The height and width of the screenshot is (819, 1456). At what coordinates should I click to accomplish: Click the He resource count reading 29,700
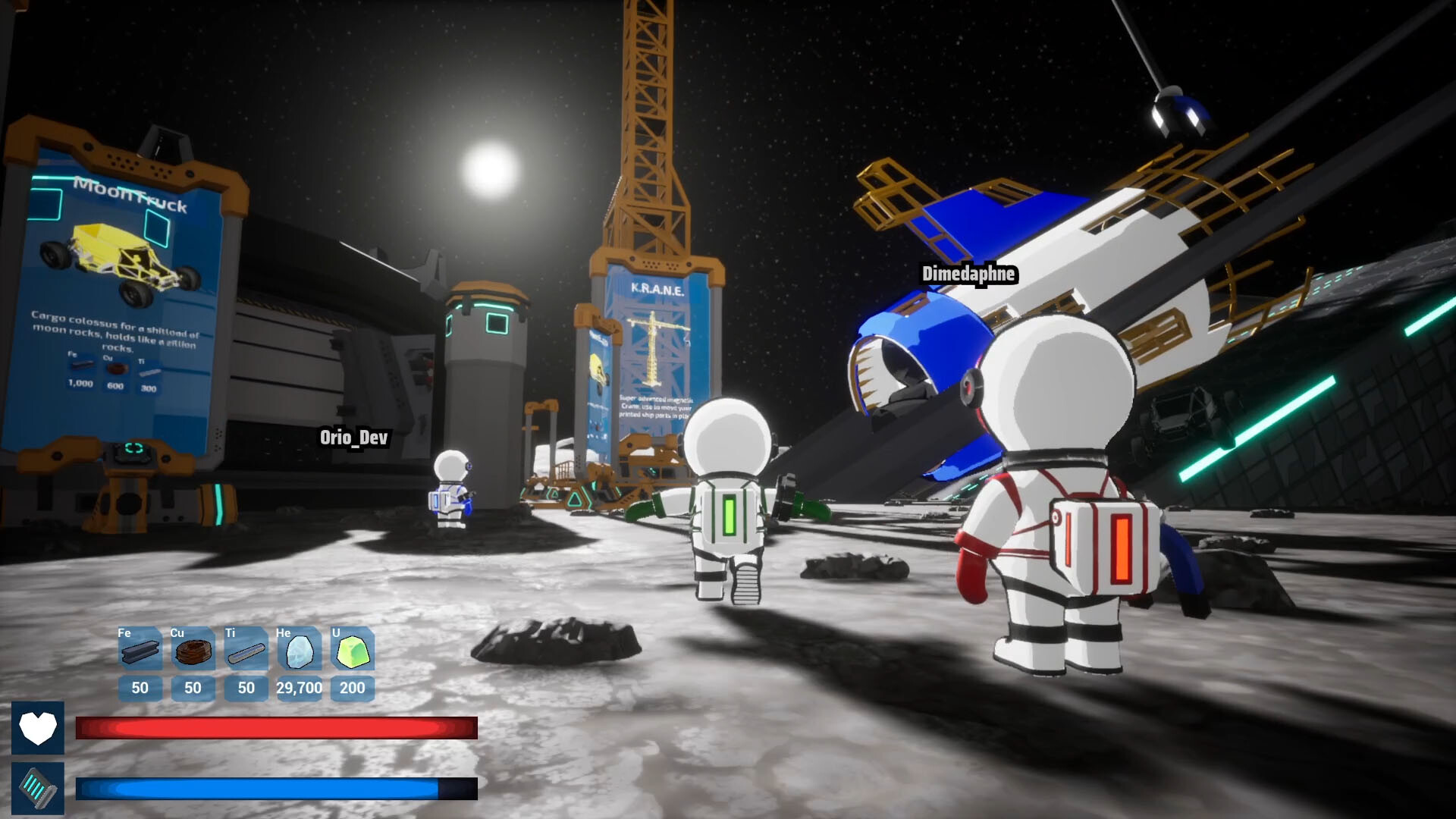tap(299, 689)
